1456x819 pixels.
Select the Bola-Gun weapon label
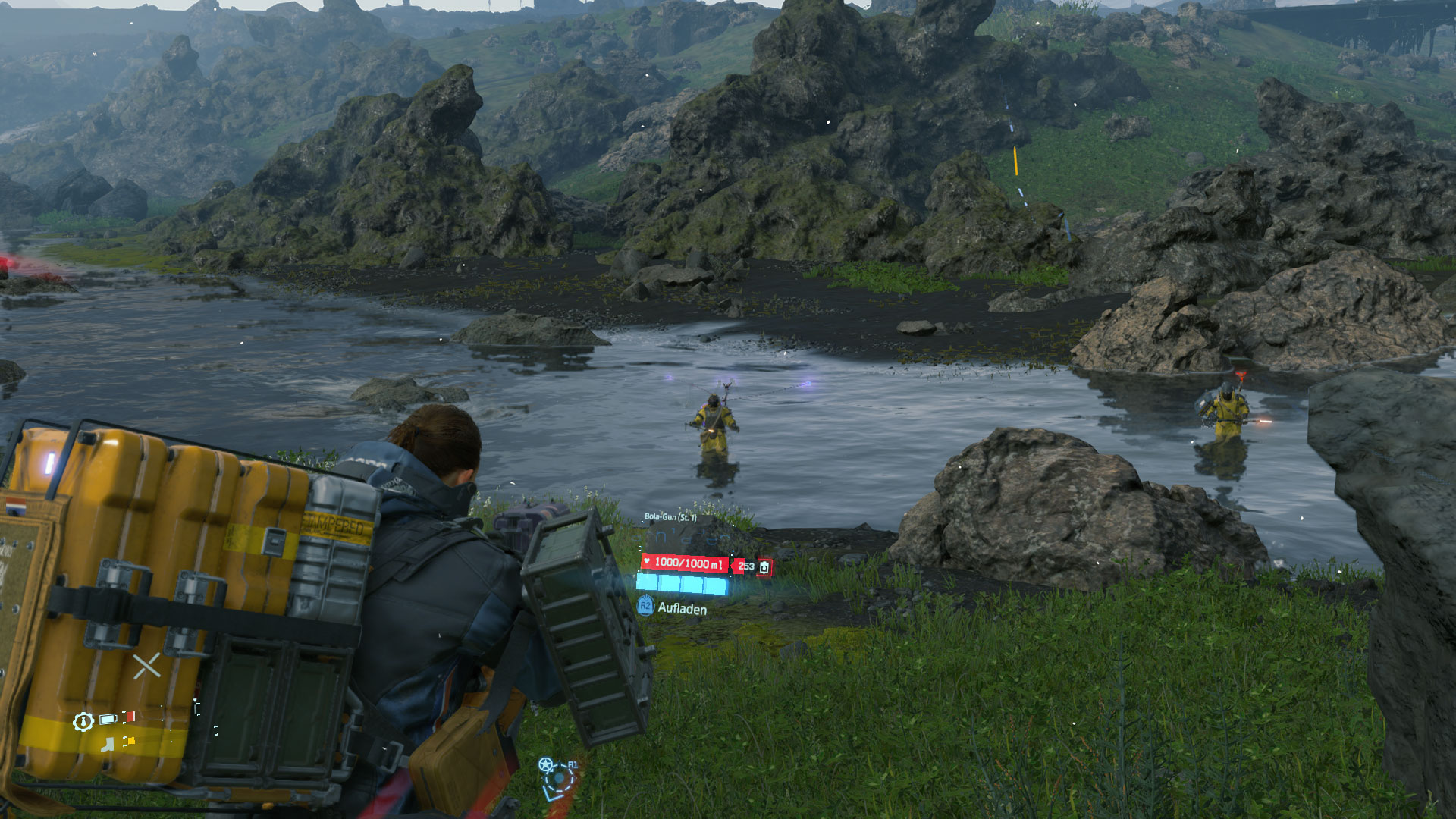pos(670,517)
